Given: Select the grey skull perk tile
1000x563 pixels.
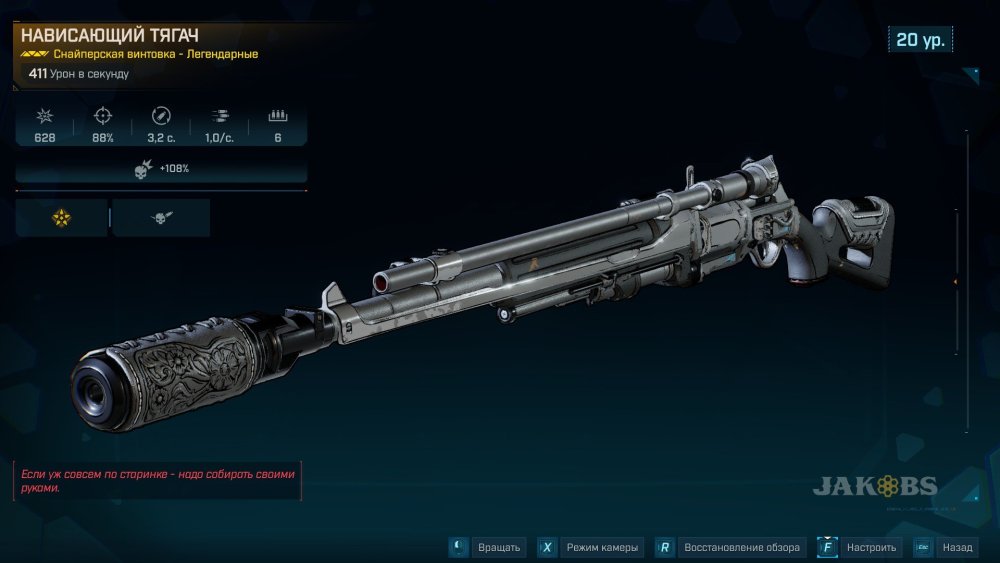Looking at the screenshot, I should [x=161, y=217].
